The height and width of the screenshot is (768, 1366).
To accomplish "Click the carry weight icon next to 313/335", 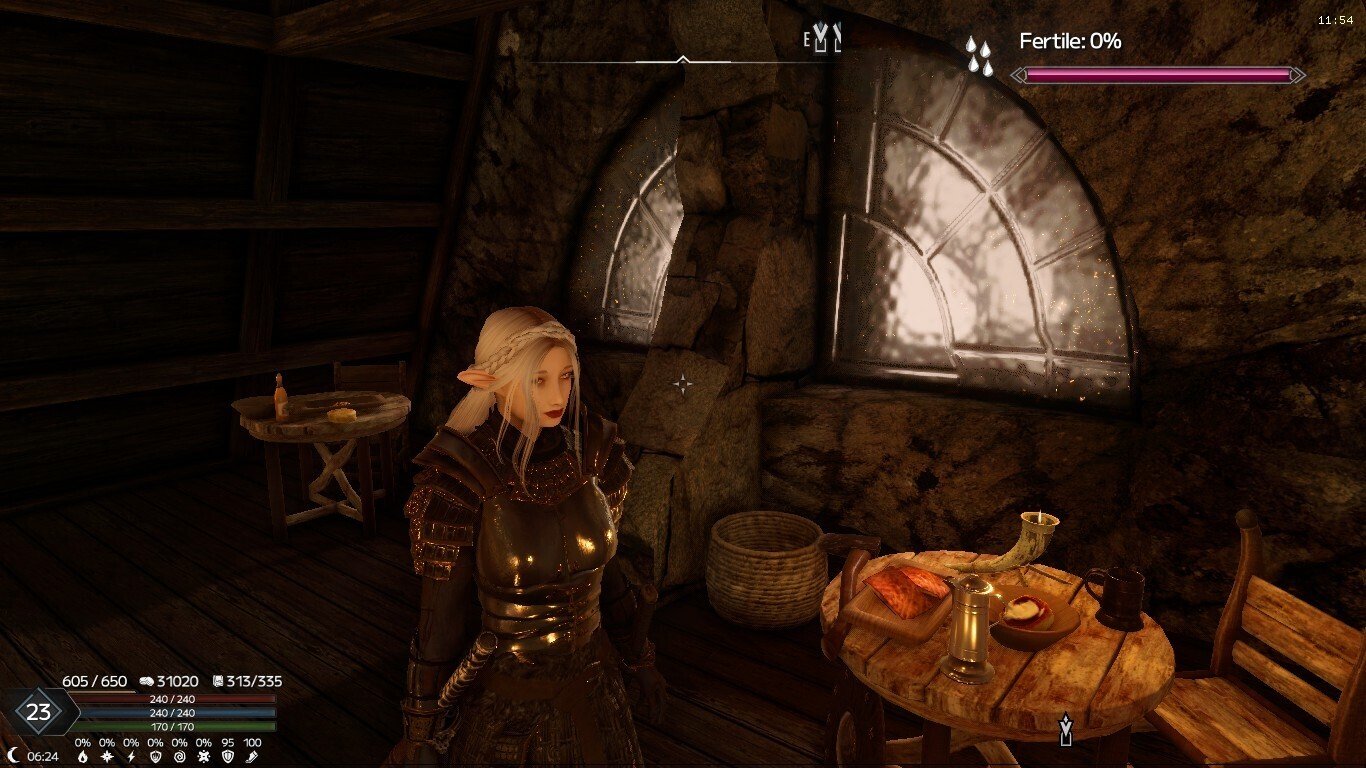I will pos(219,681).
